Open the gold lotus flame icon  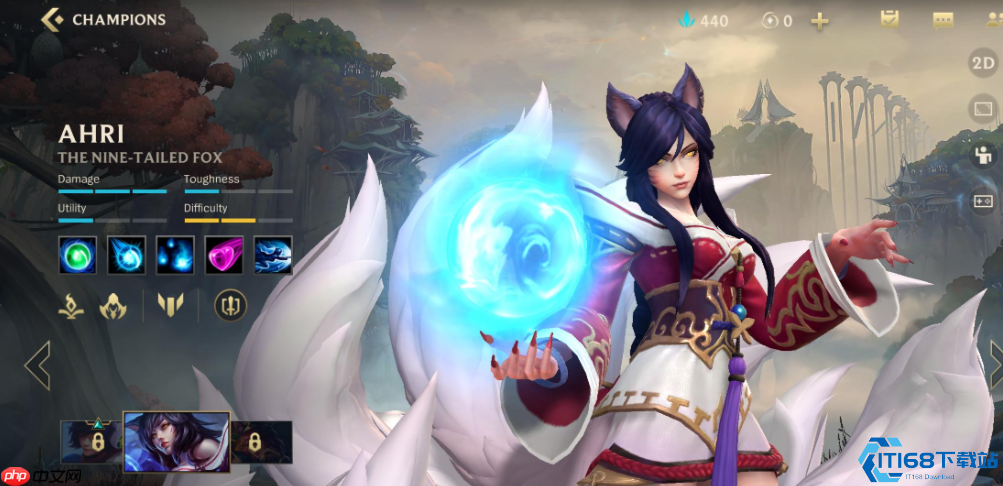(x=70, y=305)
